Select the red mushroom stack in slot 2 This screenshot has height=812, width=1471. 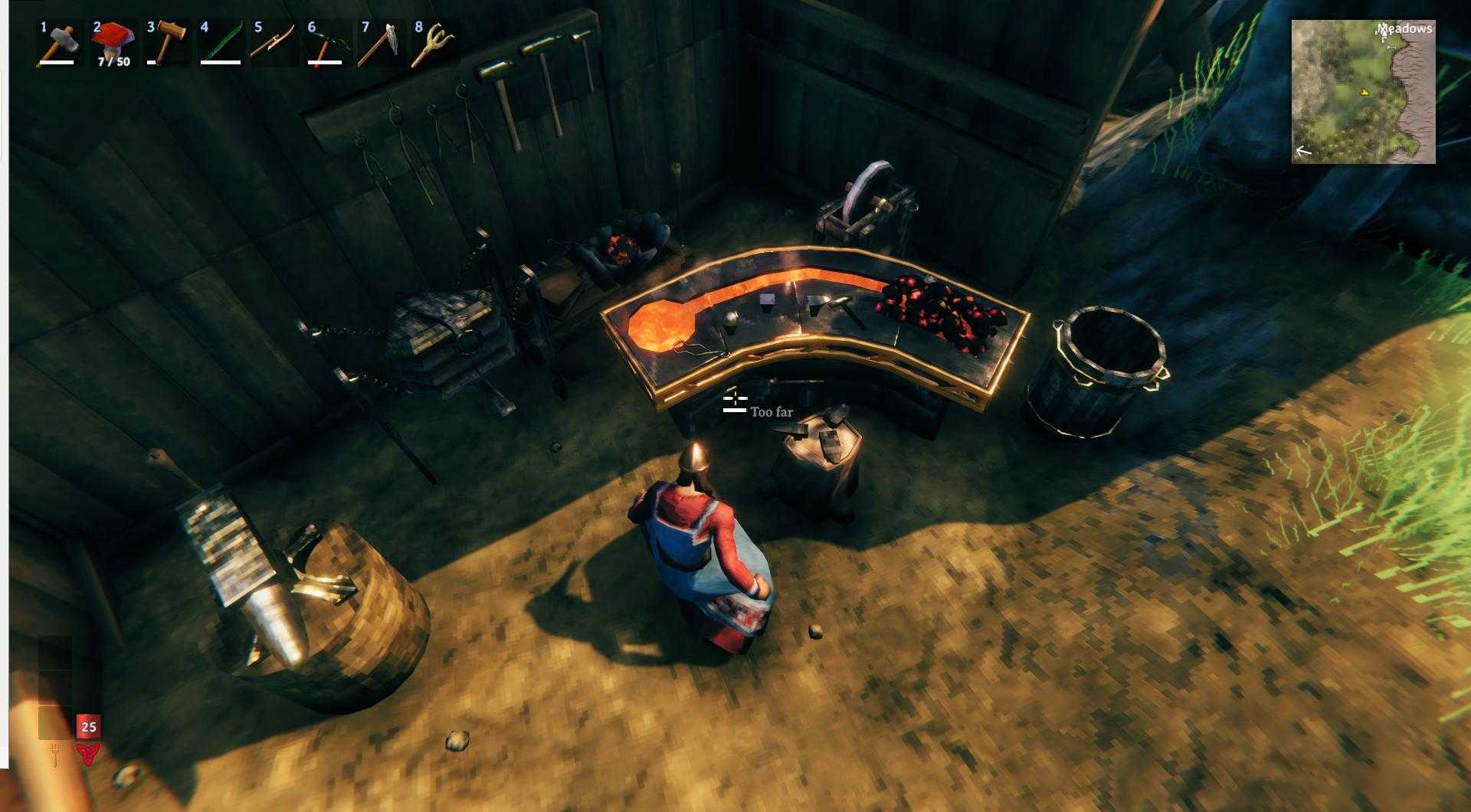(112, 44)
